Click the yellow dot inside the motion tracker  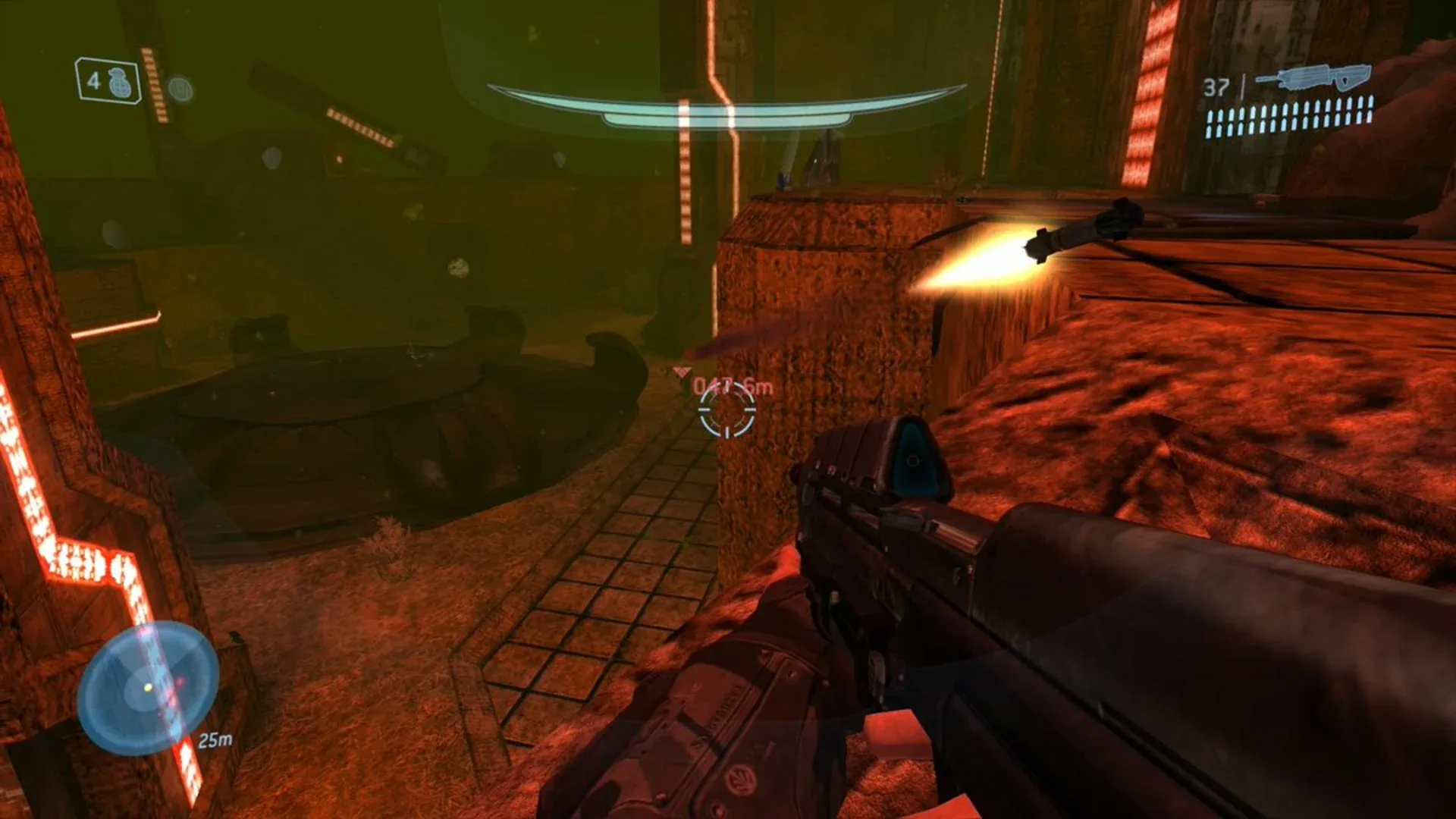click(148, 688)
